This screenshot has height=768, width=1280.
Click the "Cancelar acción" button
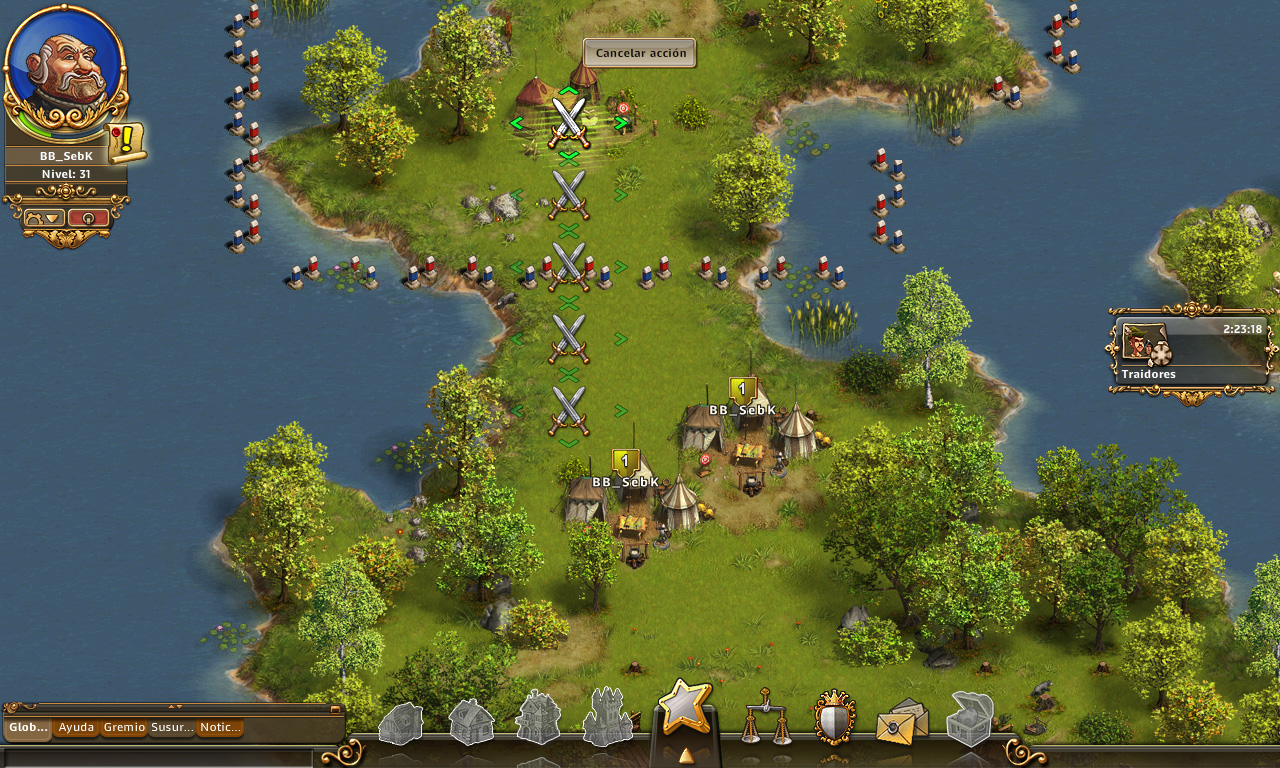pos(639,53)
